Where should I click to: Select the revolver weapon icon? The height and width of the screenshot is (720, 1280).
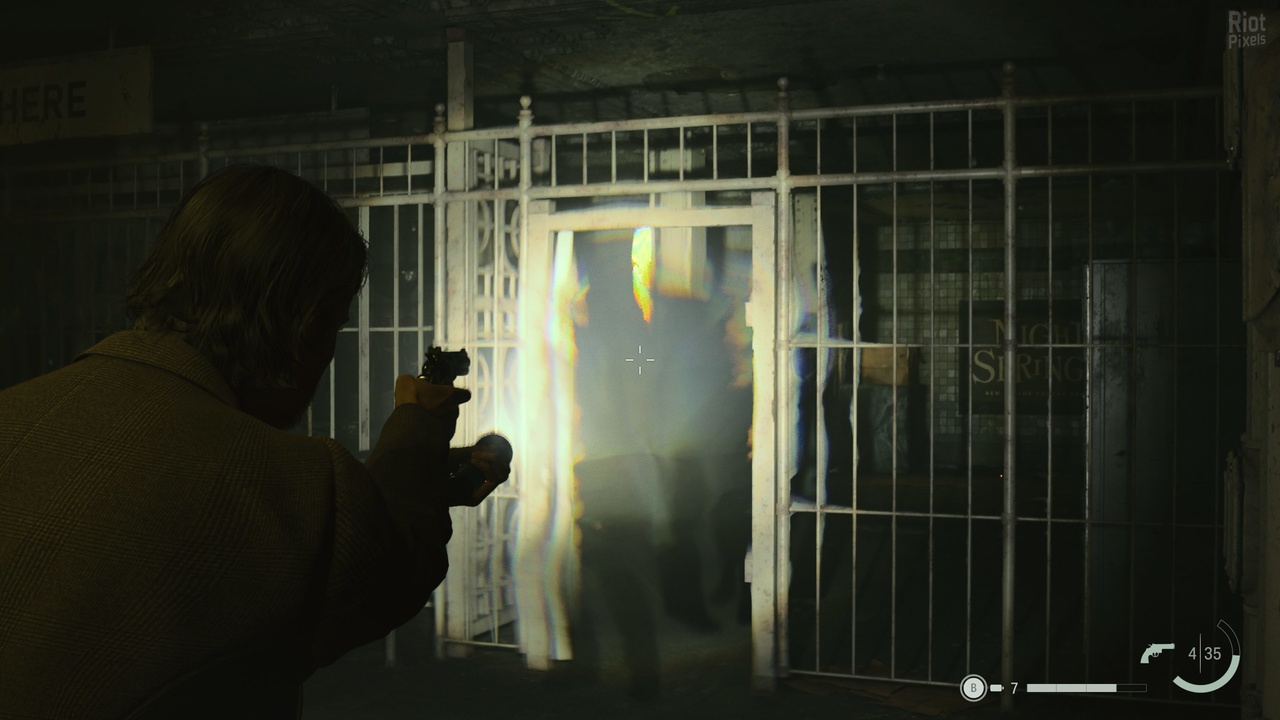(x=1157, y=652)
